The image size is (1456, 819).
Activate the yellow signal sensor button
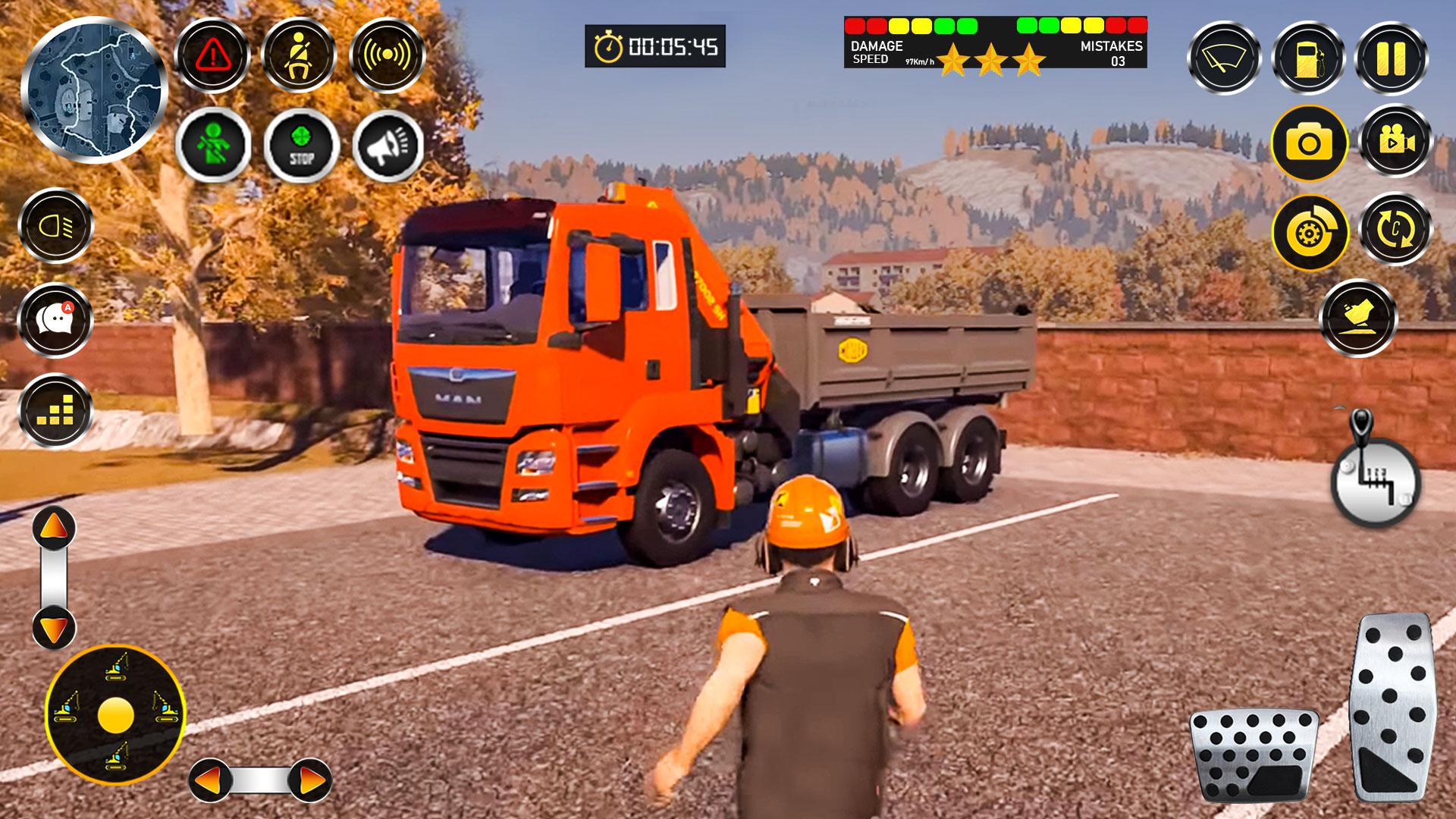click(387, 55)
